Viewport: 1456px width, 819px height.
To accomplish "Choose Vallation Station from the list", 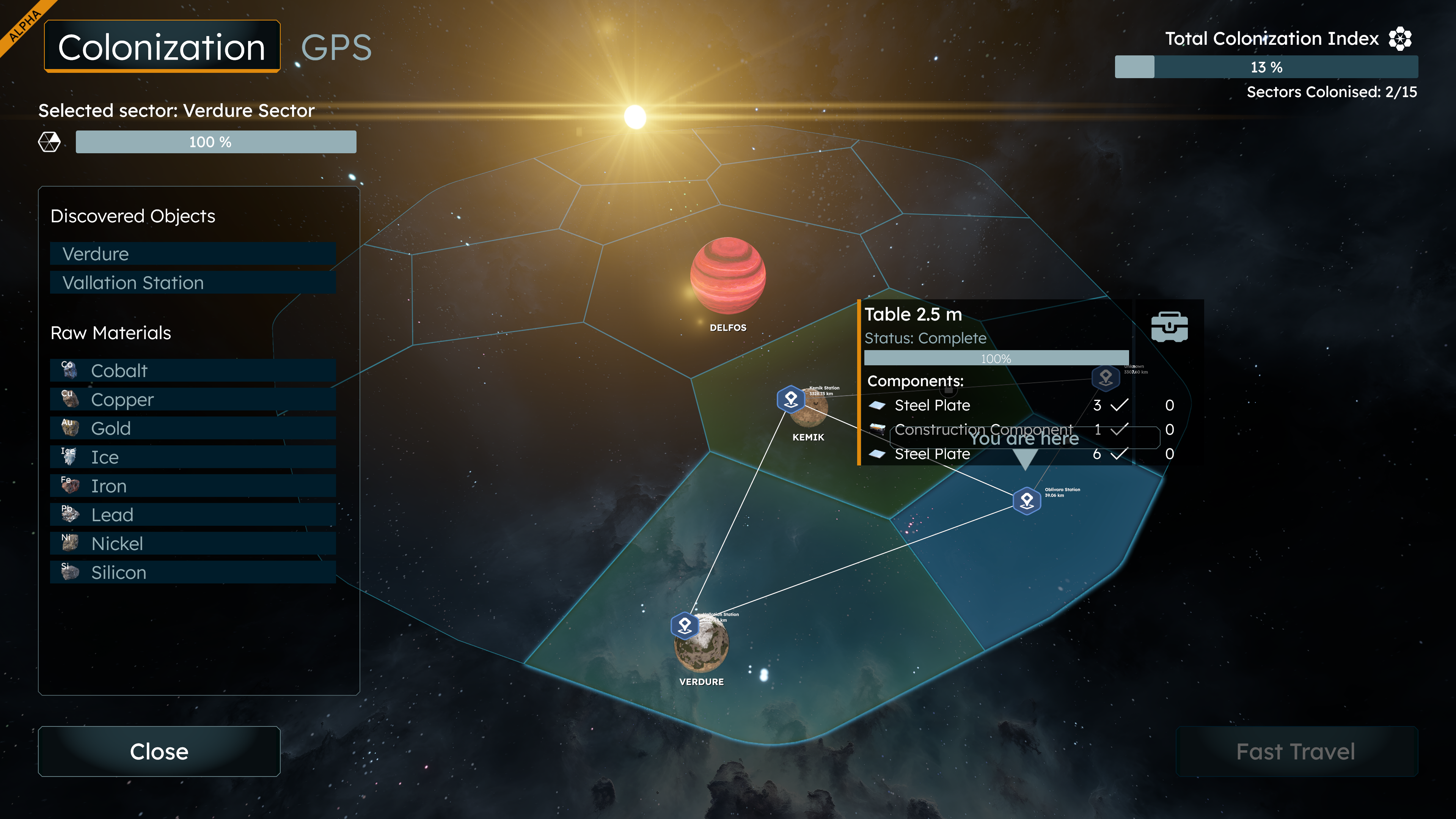I will coord(193,283).
